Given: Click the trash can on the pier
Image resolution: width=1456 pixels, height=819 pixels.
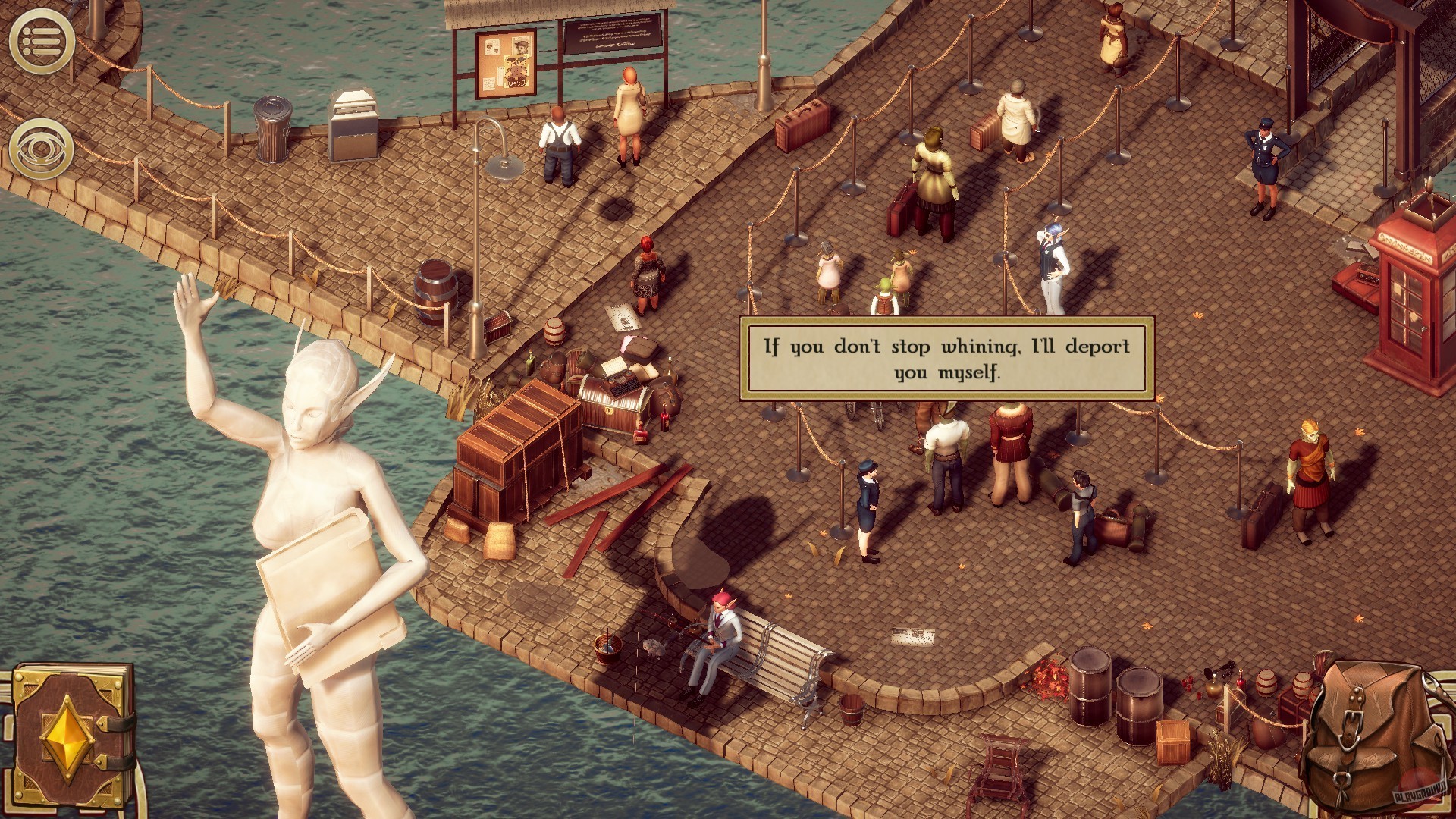Looking at the screenshot, I should (275, 129).
